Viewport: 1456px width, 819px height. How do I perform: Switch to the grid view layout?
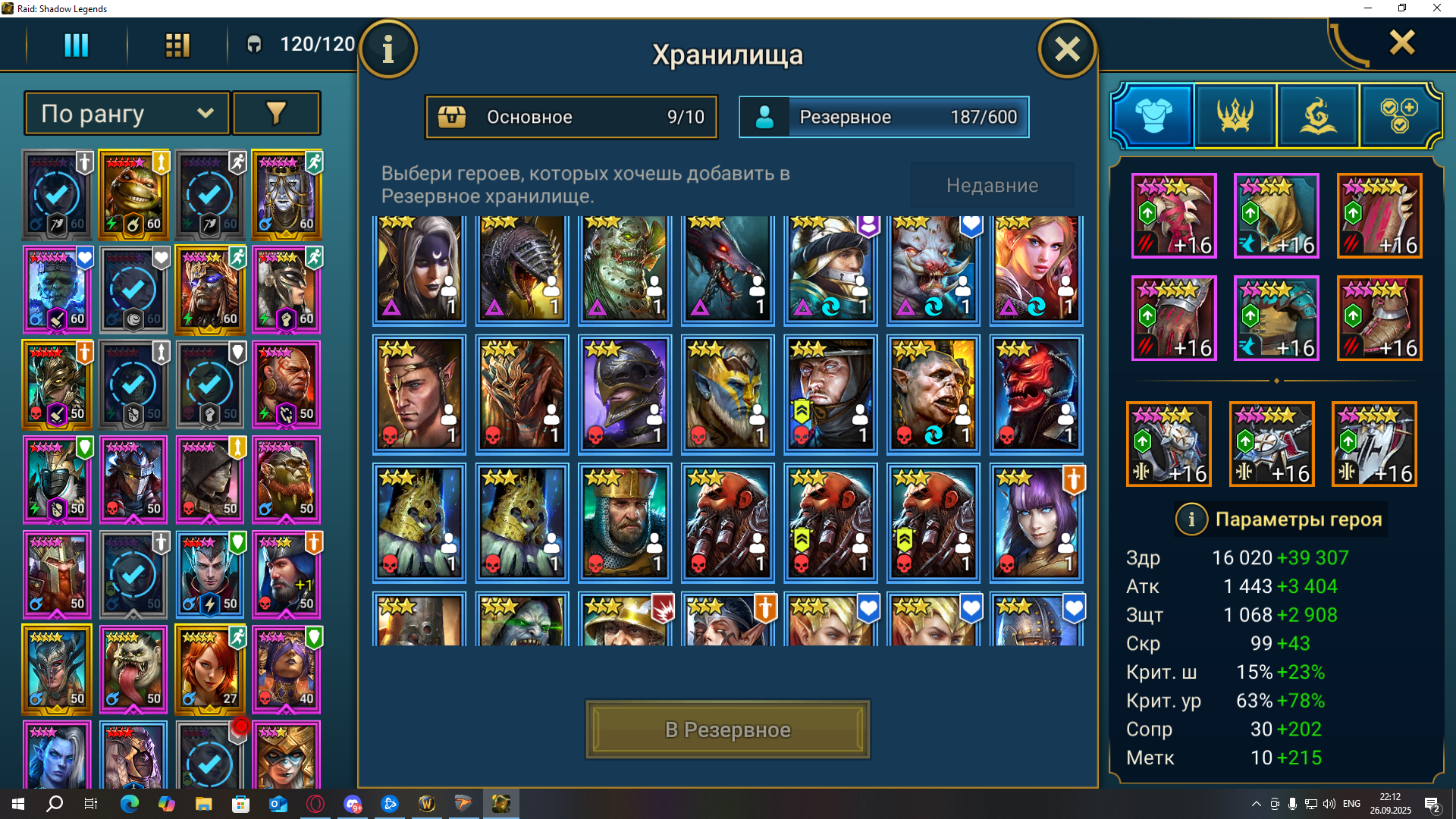point(177,45)
